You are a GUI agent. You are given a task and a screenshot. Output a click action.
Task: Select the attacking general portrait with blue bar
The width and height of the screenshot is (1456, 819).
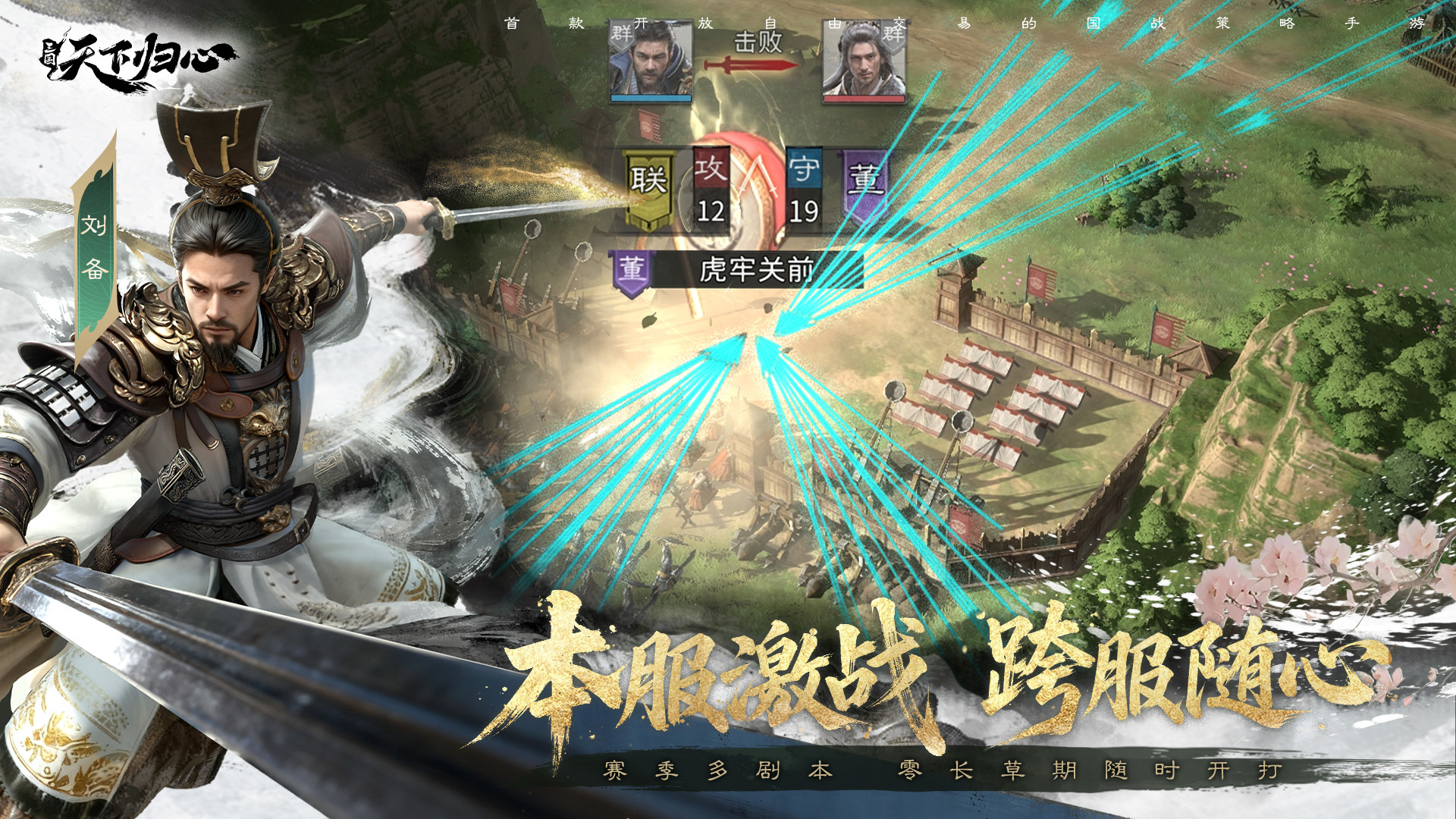(x=651, y=61)
